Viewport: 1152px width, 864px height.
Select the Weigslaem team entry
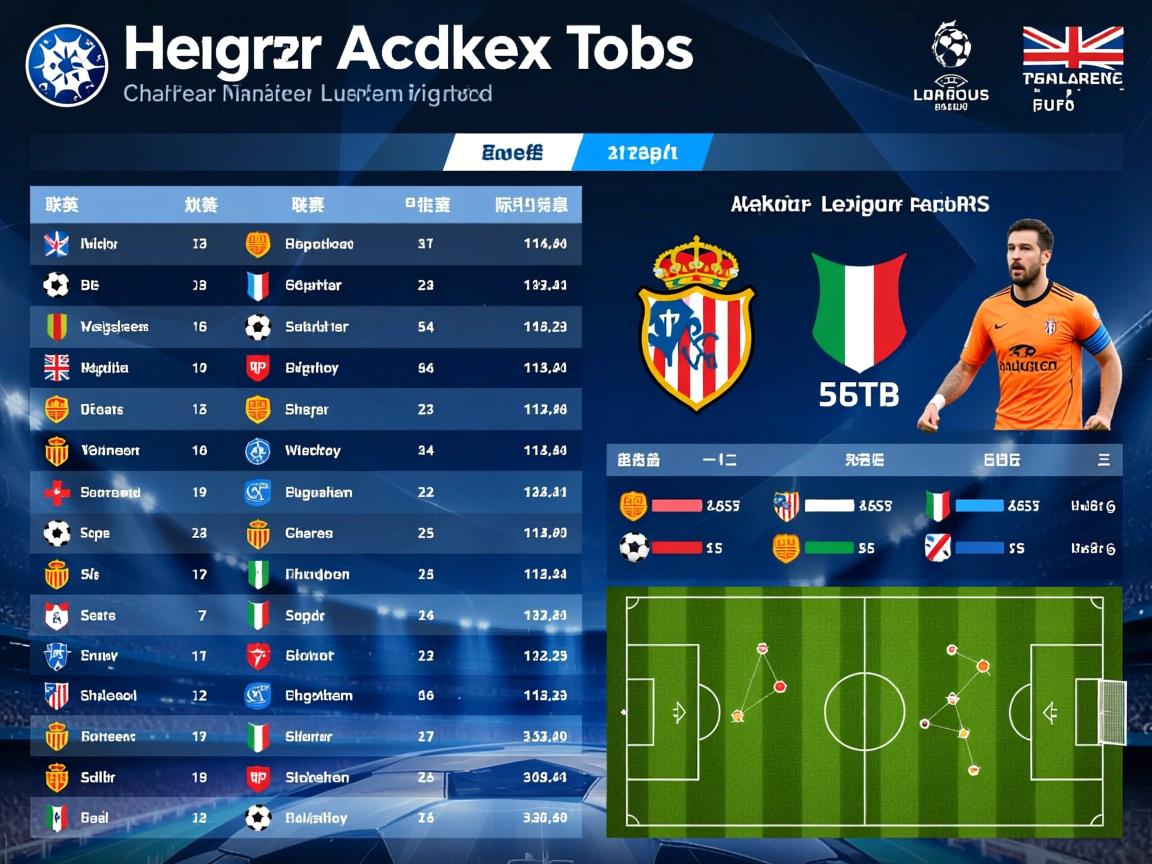tap(114, 327)
